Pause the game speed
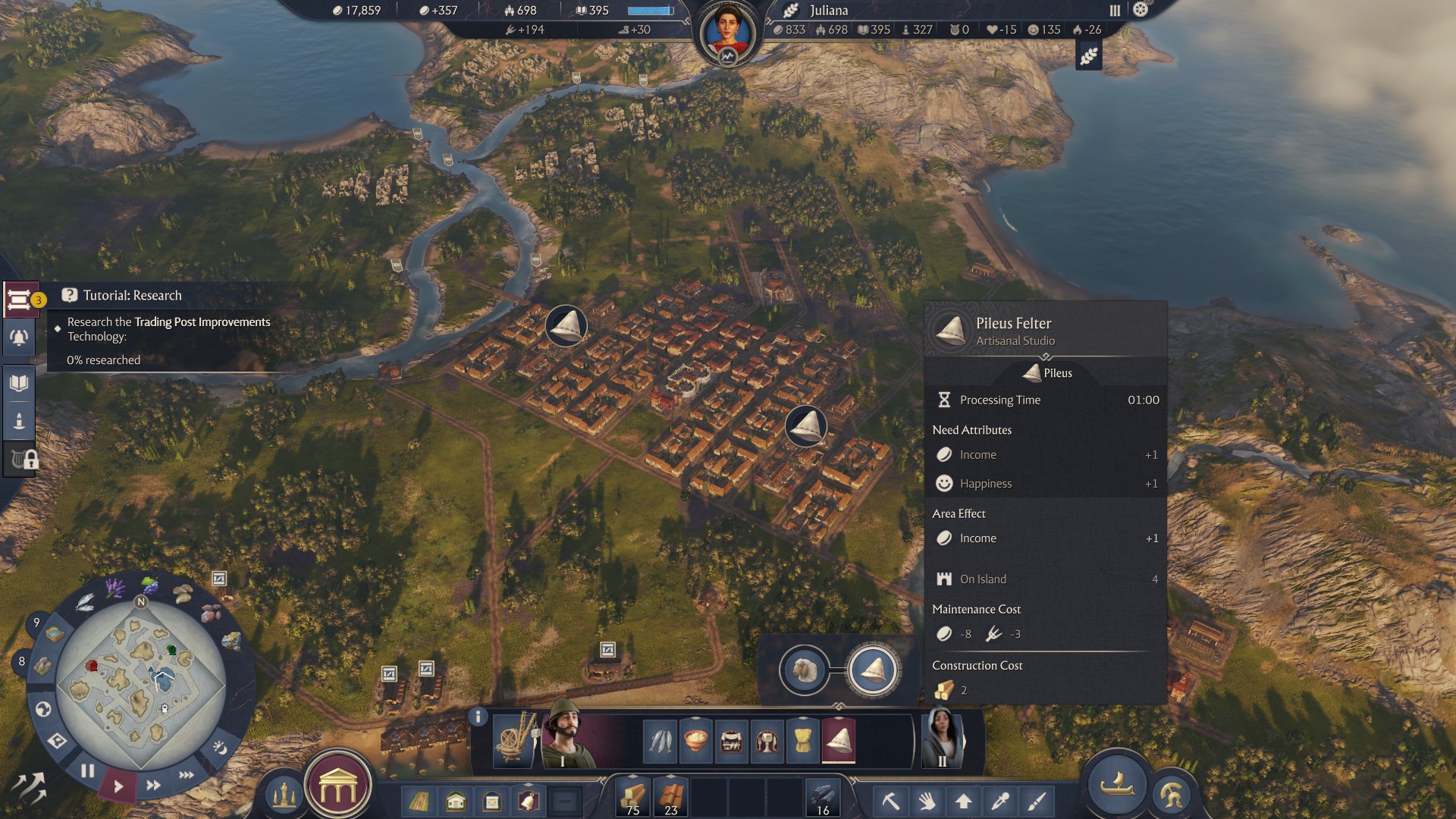This screenshot has height=819, width=1456. pyautogui.click(x=88, y=771)
